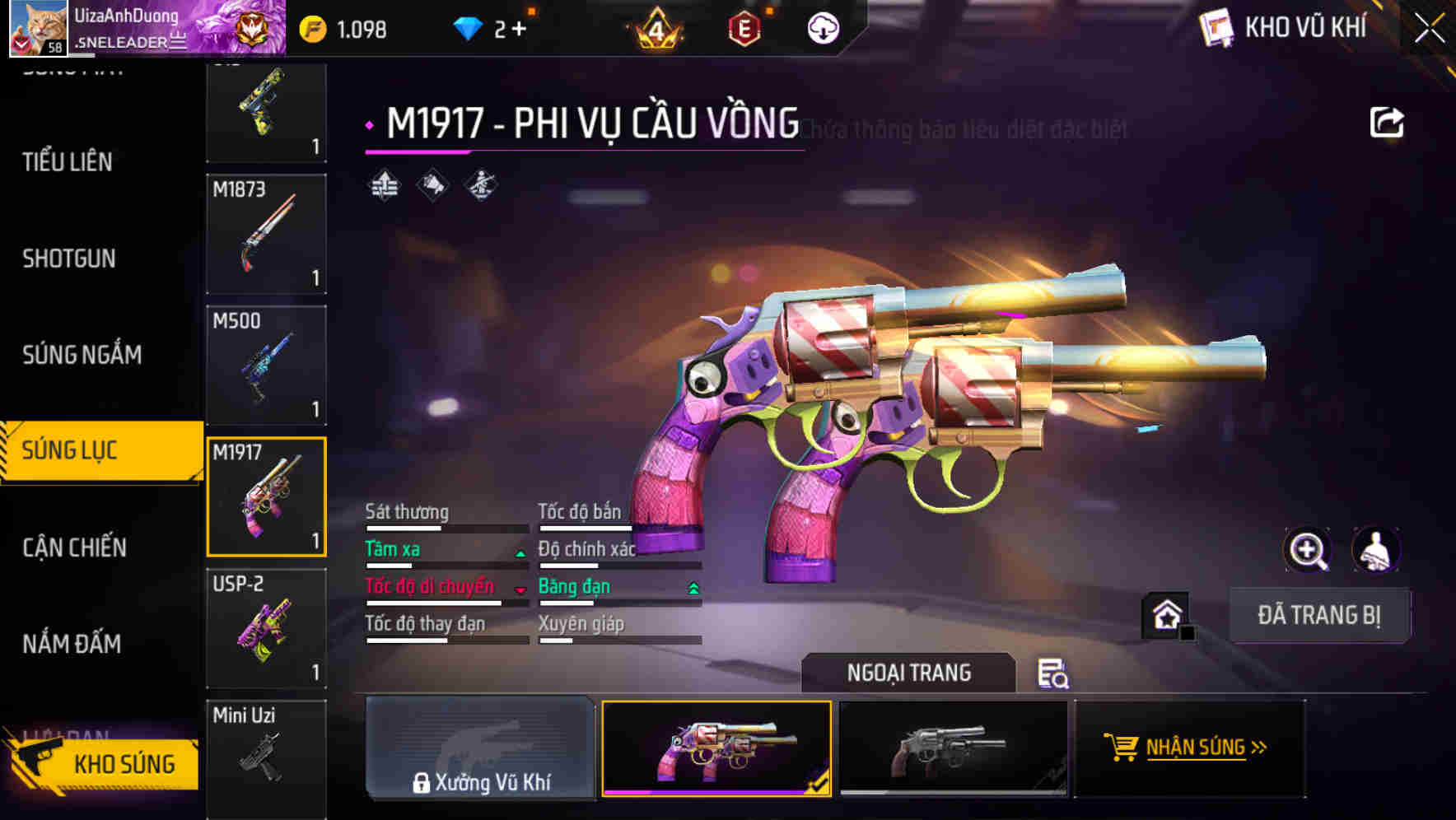Screen dimensions: 1456x820
Task: Click the weapon upgrade attribute icon below weapon name
Action: [382, 184]
